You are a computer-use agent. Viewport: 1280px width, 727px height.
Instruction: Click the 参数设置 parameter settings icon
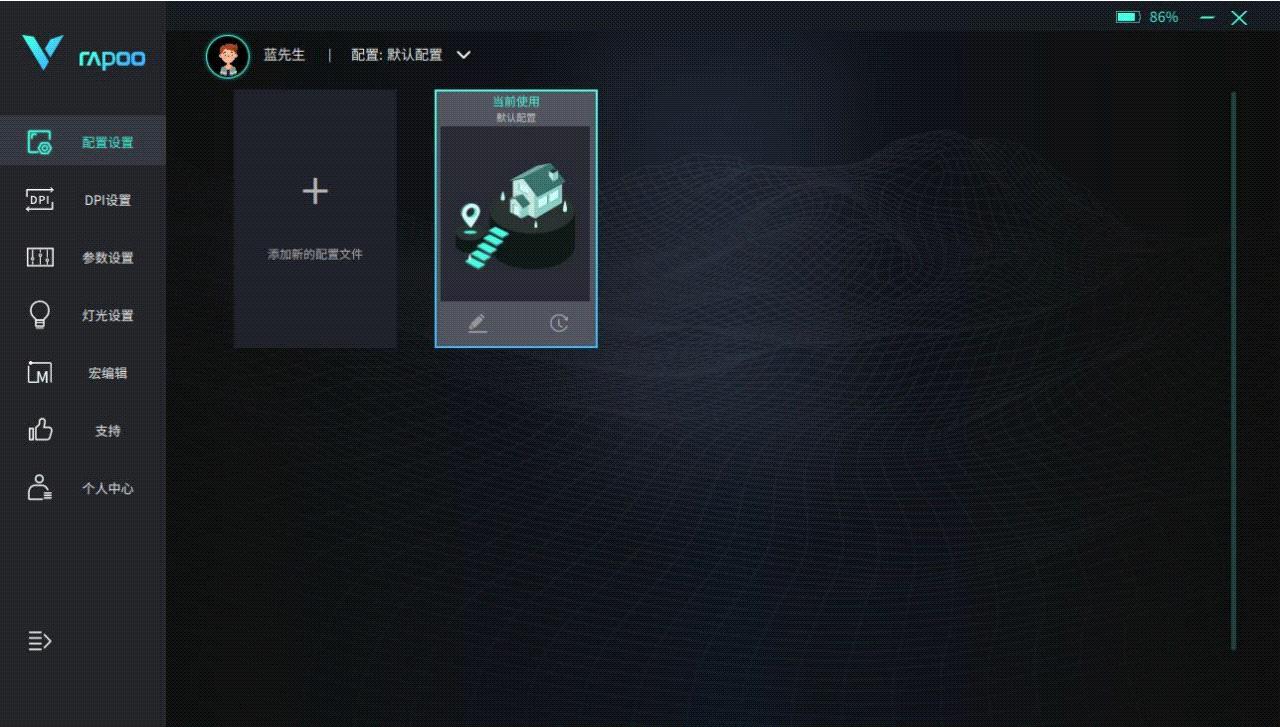39,257
